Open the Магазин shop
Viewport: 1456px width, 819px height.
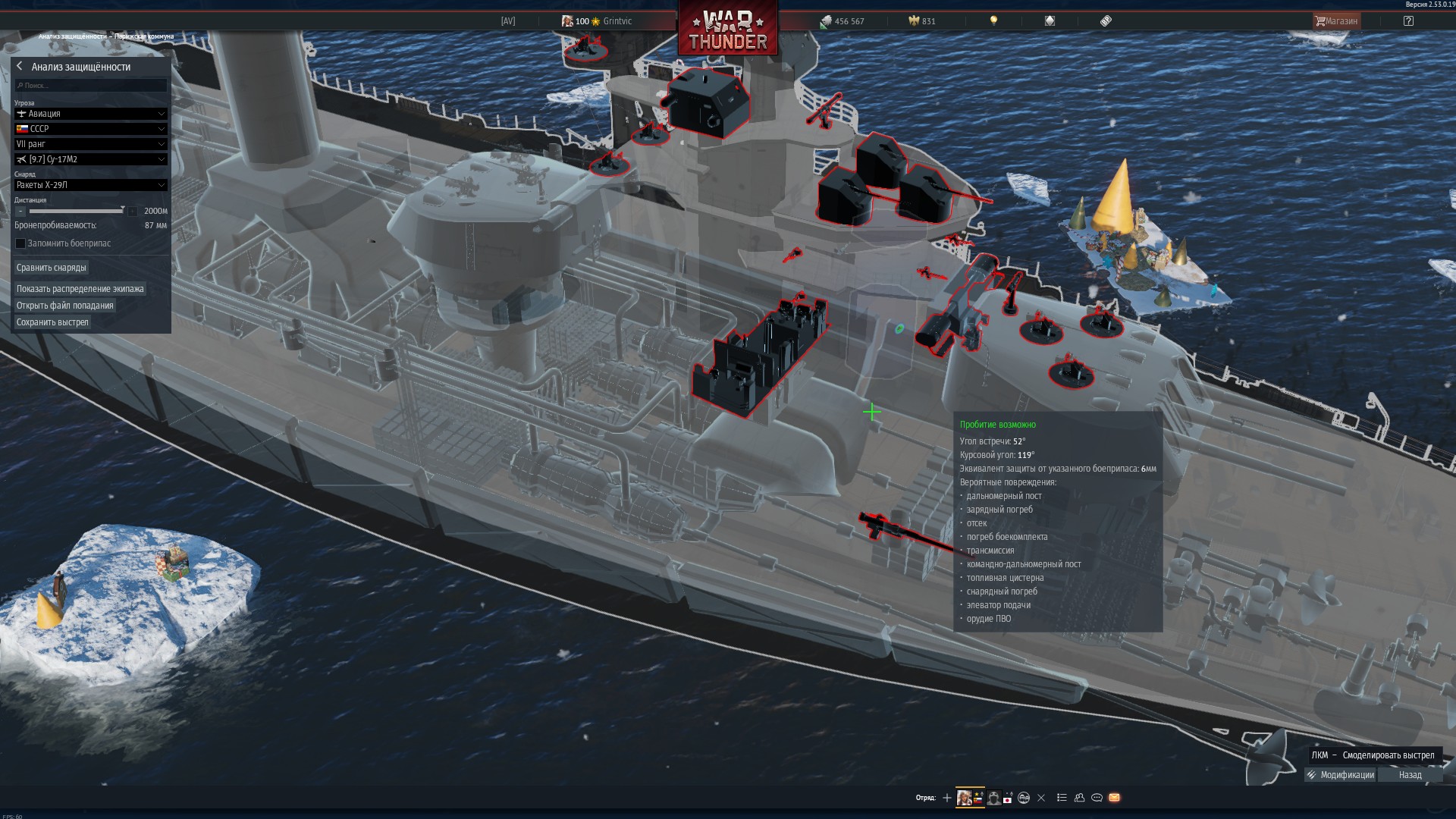click(x=1336, y=21)
